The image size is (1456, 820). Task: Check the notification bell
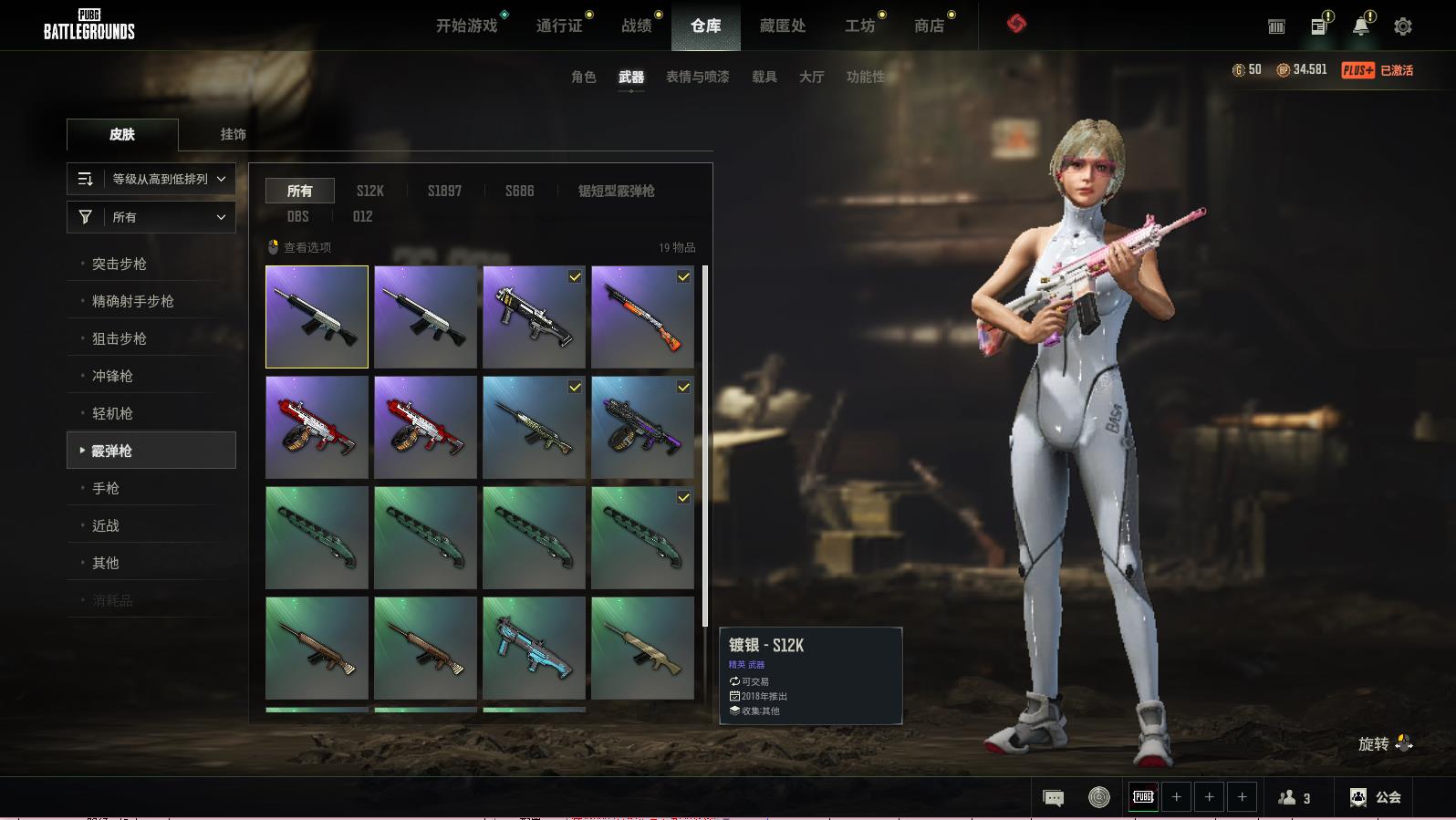click(x=1360, y=26)
